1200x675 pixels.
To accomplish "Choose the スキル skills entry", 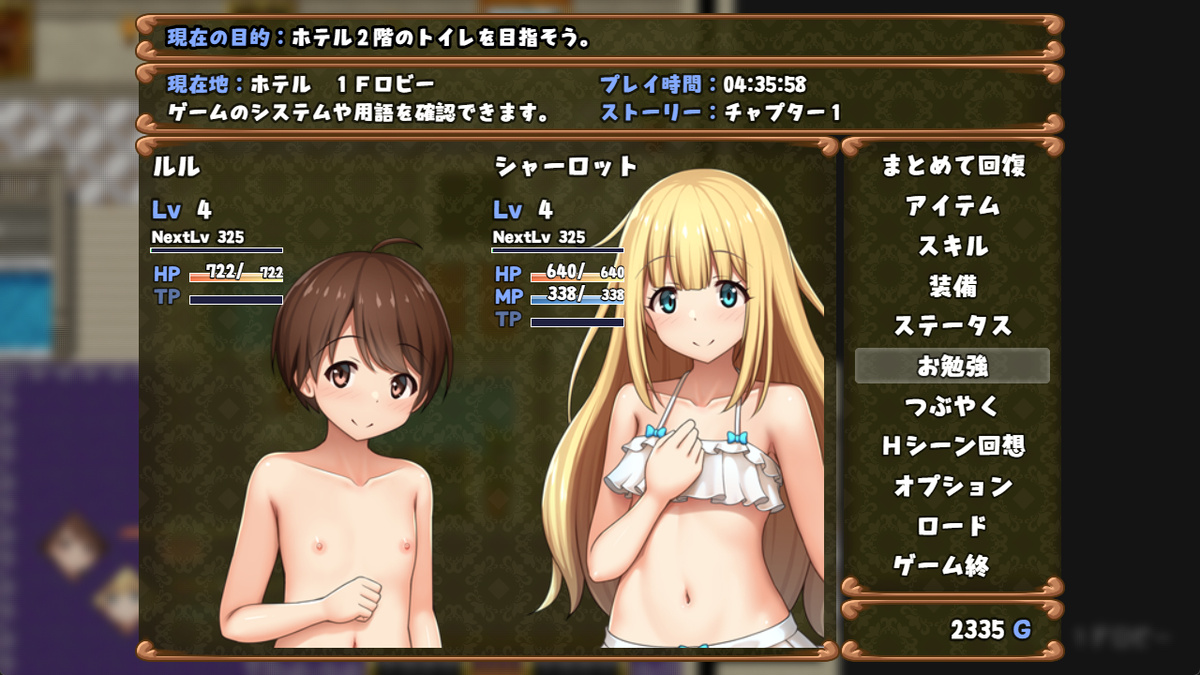I will pyautogui.click(x=952, y=246).
